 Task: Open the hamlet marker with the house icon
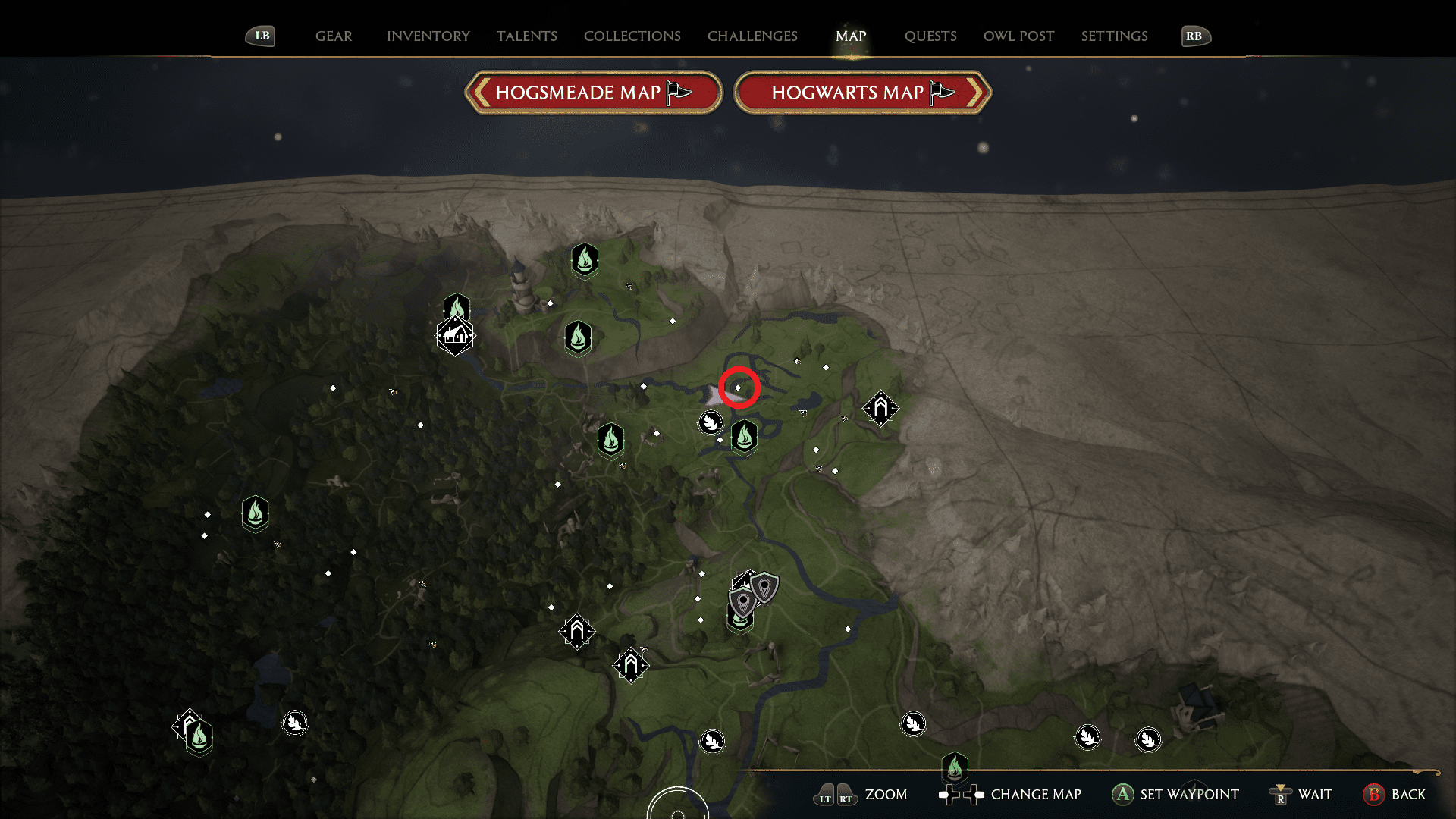pyautogui.click(x=455, y=336)
